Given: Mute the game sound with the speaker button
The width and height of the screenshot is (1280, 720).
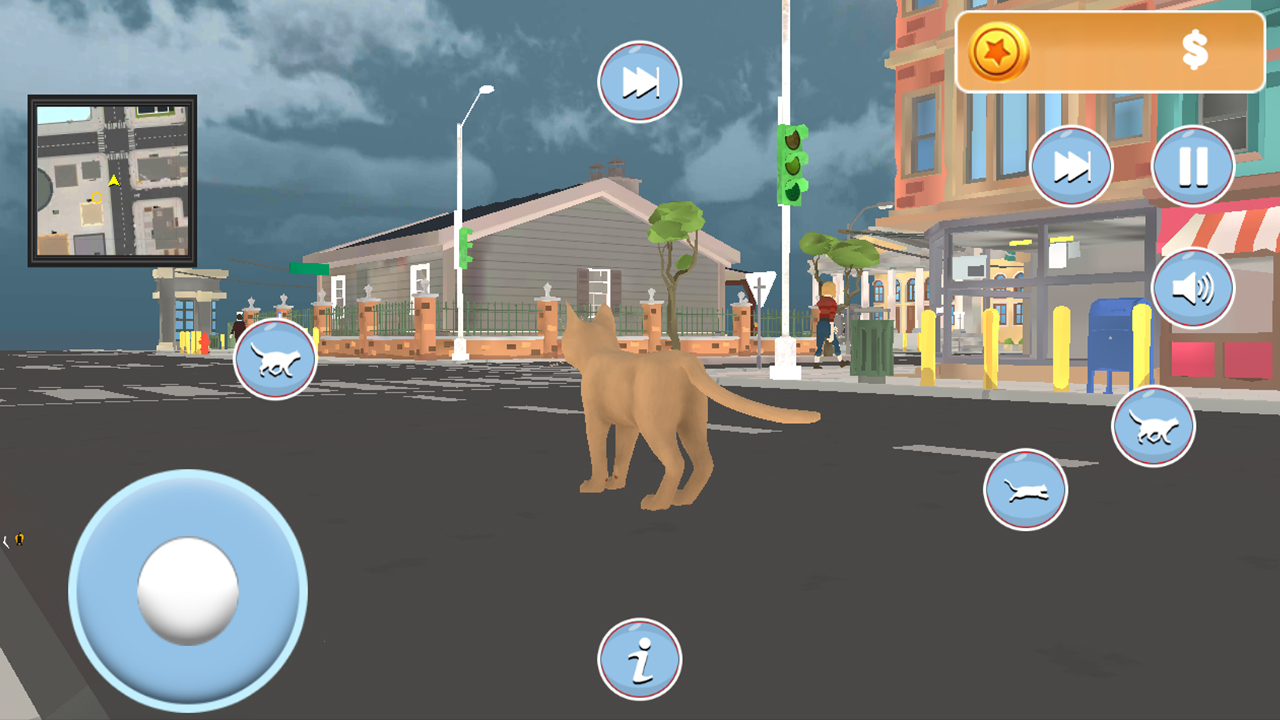Looking at the screenshot, I should click(x=1193, y=287).
